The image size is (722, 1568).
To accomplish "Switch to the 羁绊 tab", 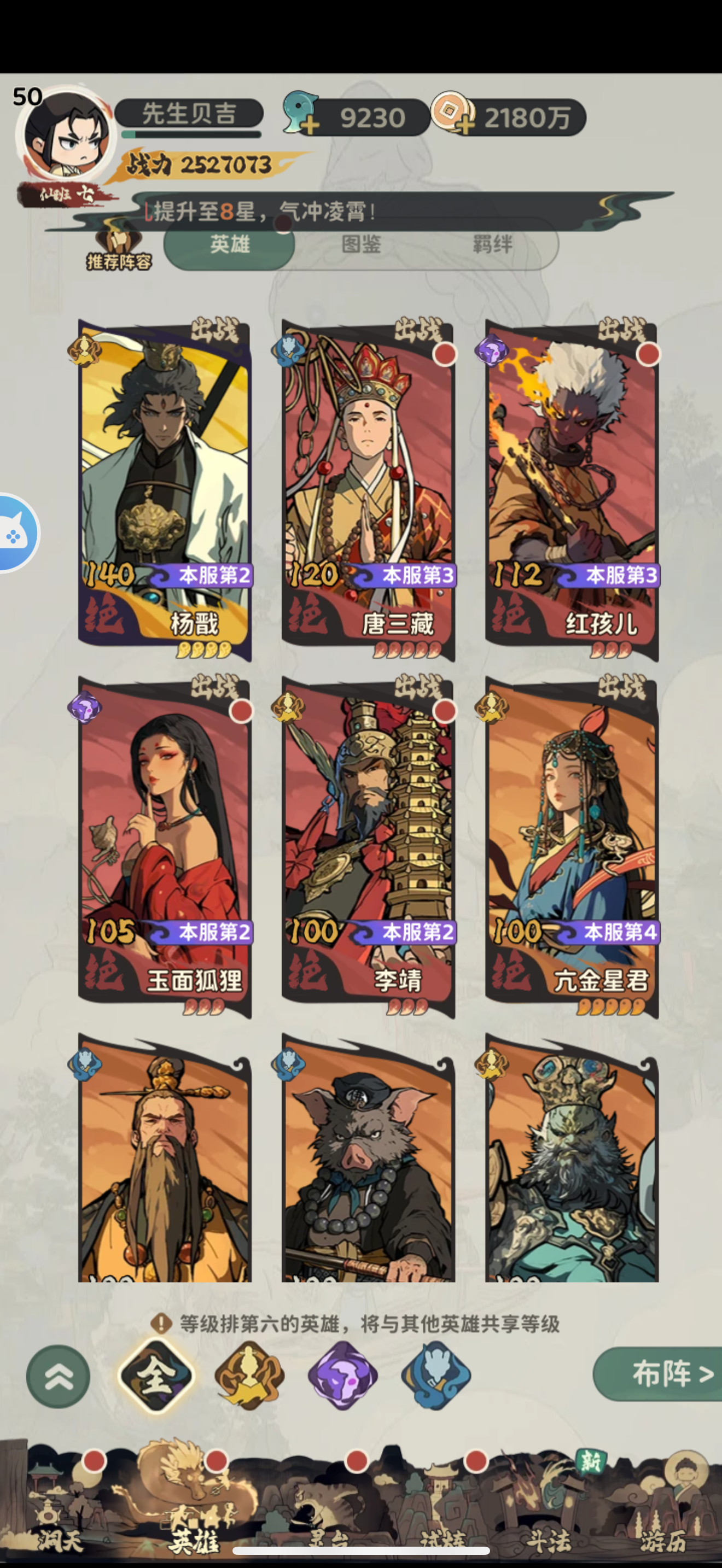I will [493, 245].
